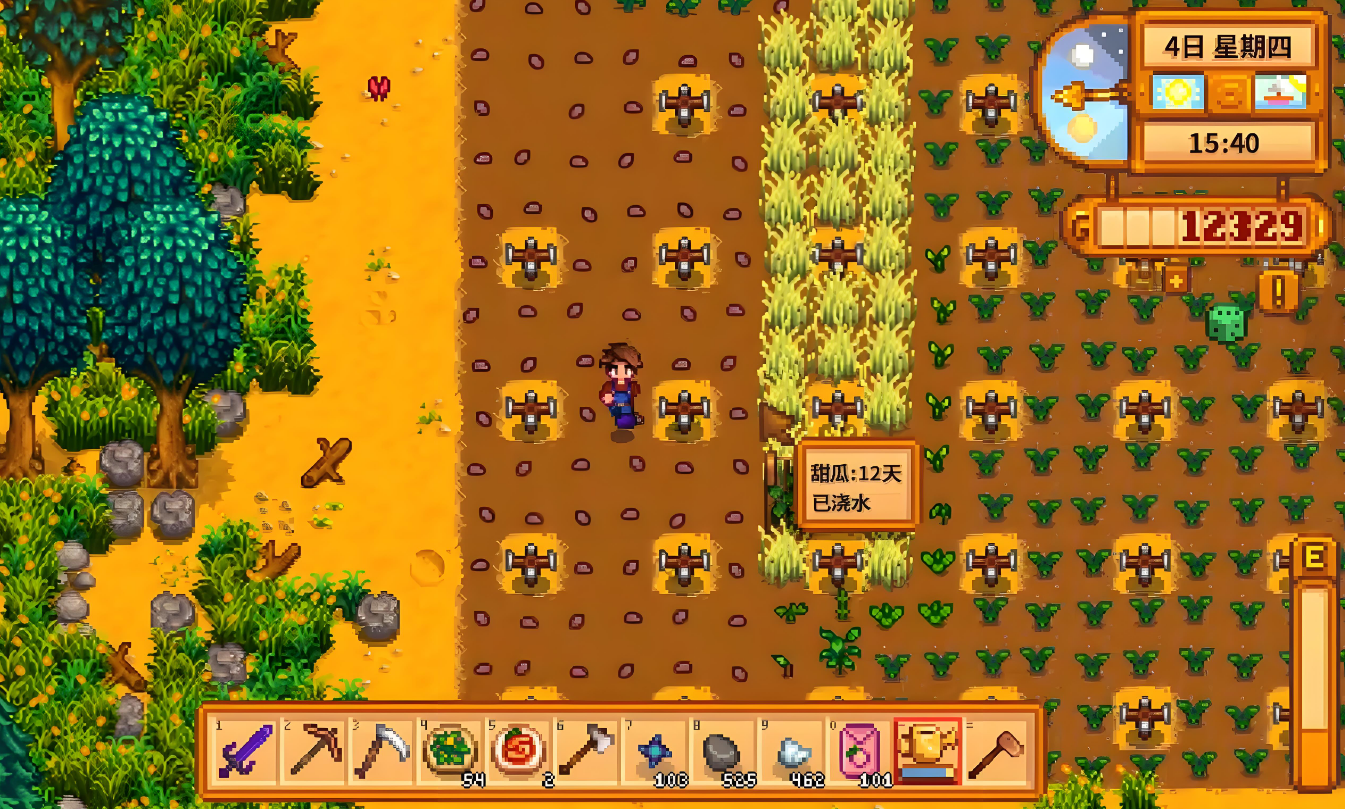Equip the pickaxe from the hotbar
This screenshot has height=809, width=1345.
314,751
